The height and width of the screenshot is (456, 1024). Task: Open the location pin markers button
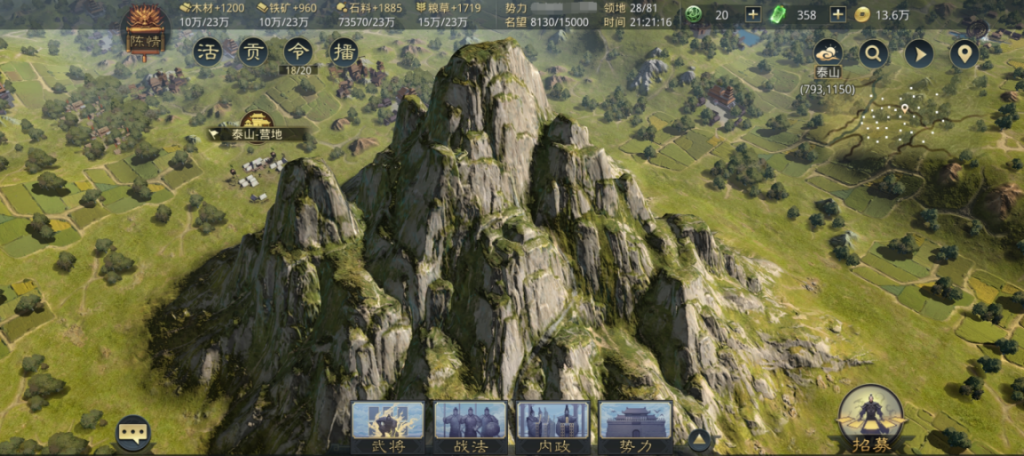click(964, 53)
